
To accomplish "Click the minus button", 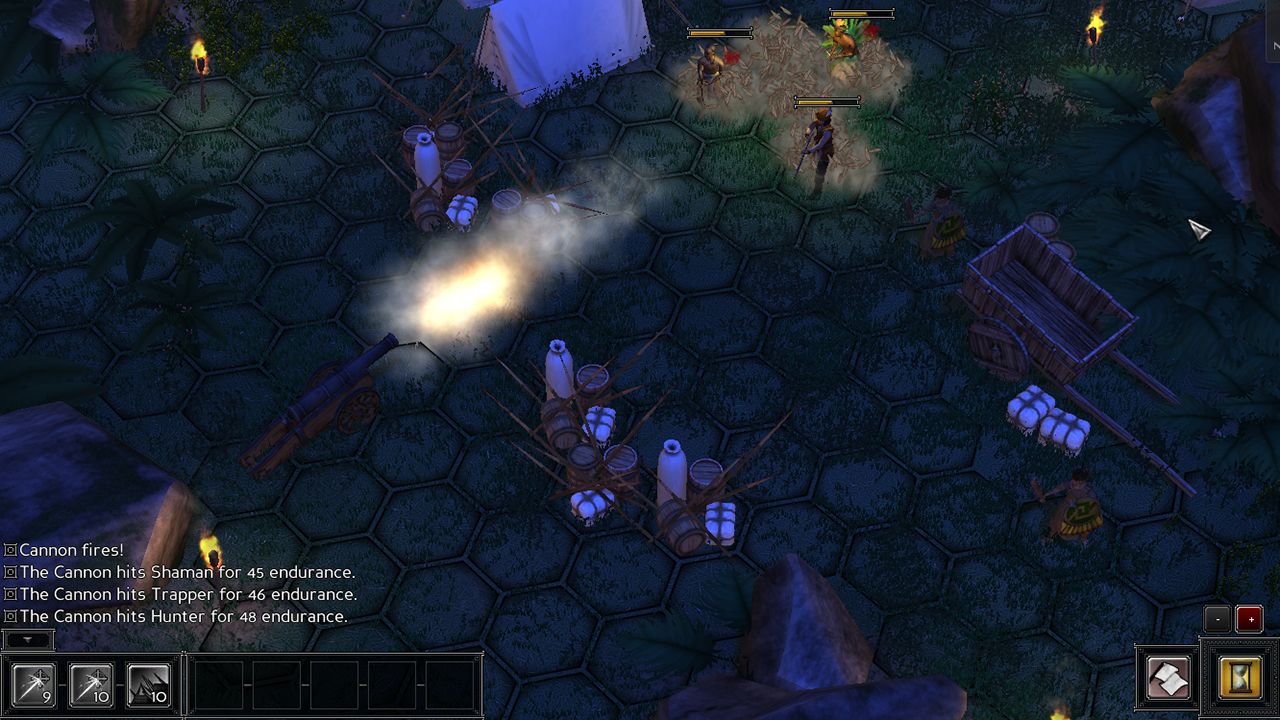I will tap(1217, 619).
